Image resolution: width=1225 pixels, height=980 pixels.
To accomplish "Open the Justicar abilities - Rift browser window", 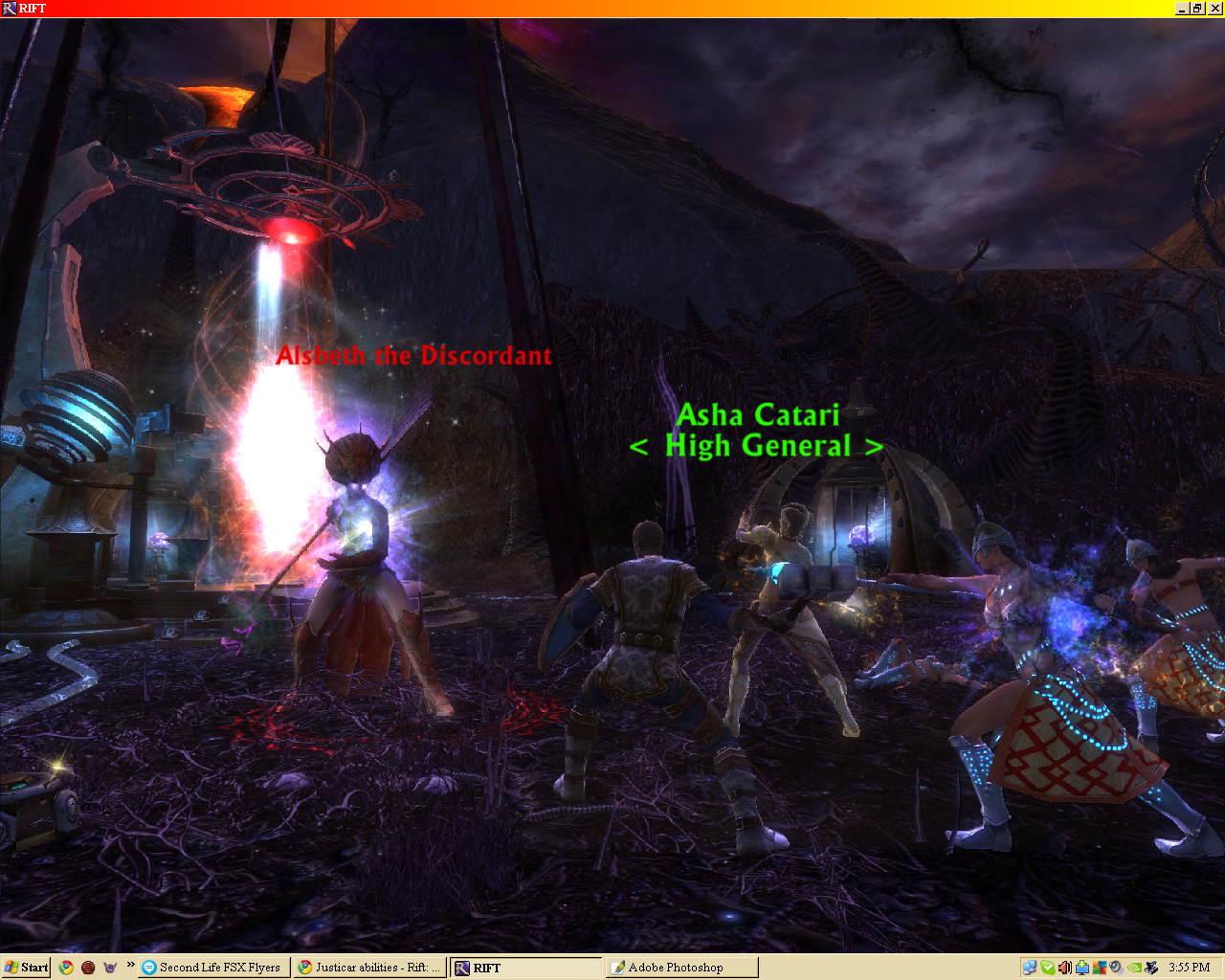I will (x=369, y=967).
